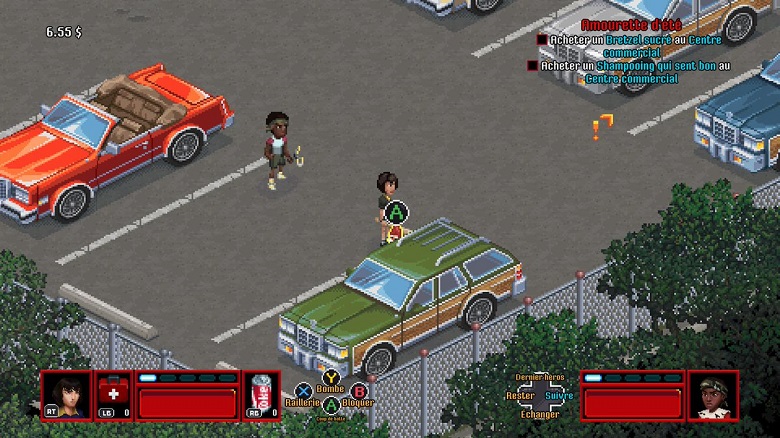Choose the camo-bandana companion portrait
The image size is (780, 438).
coord(713,394)
